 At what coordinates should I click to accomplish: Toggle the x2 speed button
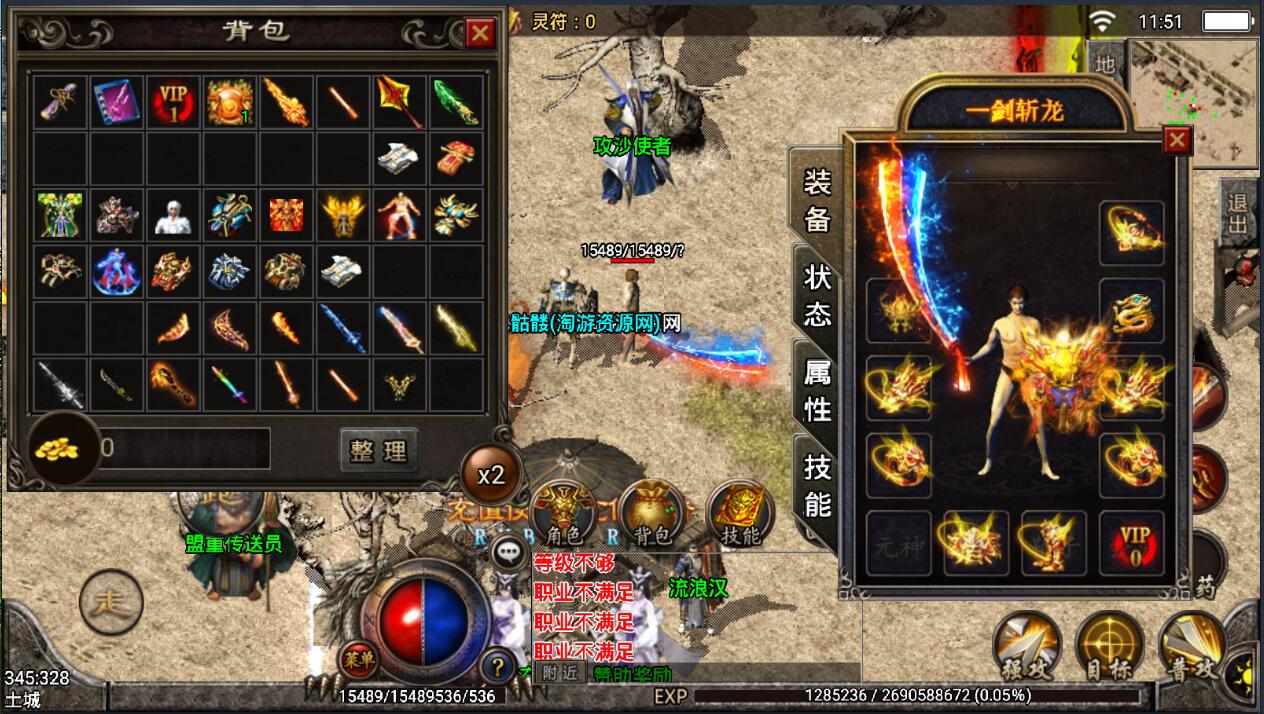coord(491,475)
